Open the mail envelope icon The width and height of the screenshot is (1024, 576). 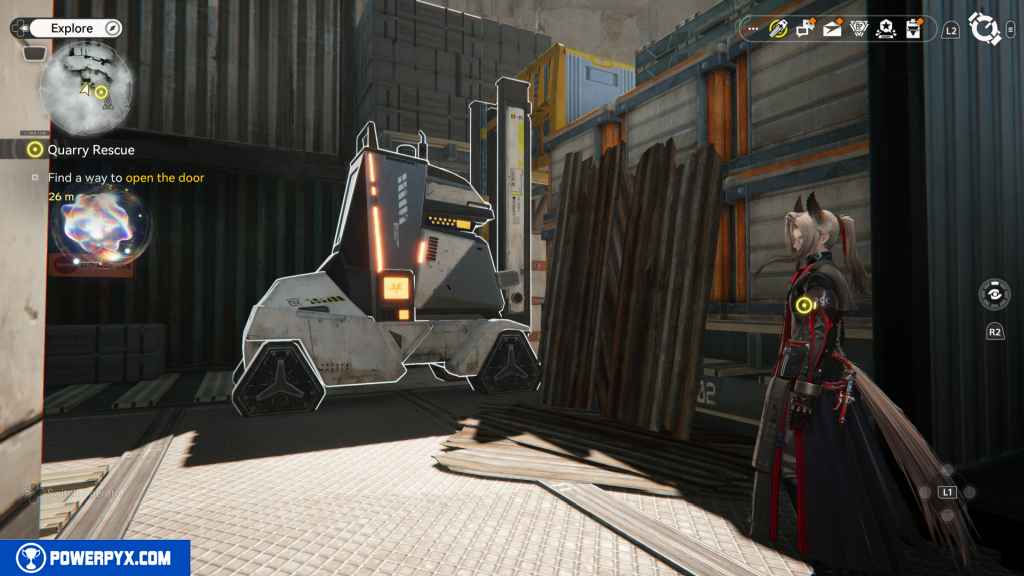[832, 29]
